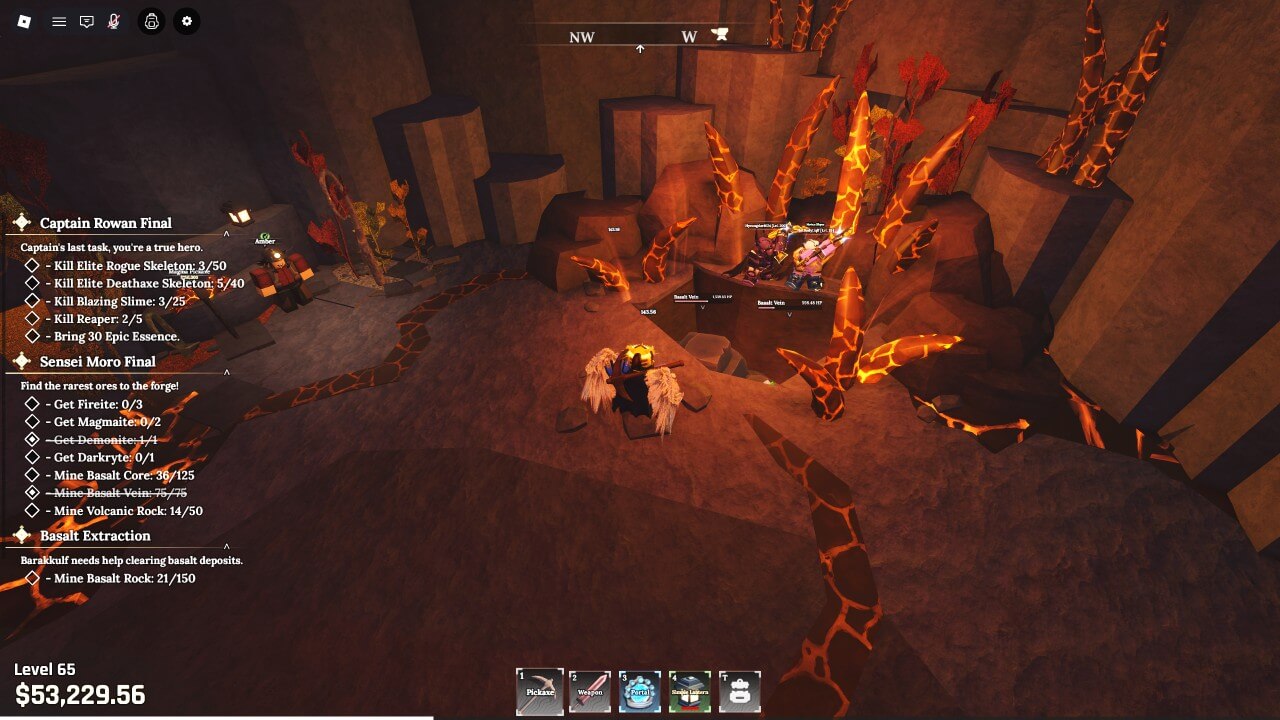Image resolution: width=1280 pixels, height=720 pixels.
Task: Open the Roblox logo menu
Action: (24, 21)
